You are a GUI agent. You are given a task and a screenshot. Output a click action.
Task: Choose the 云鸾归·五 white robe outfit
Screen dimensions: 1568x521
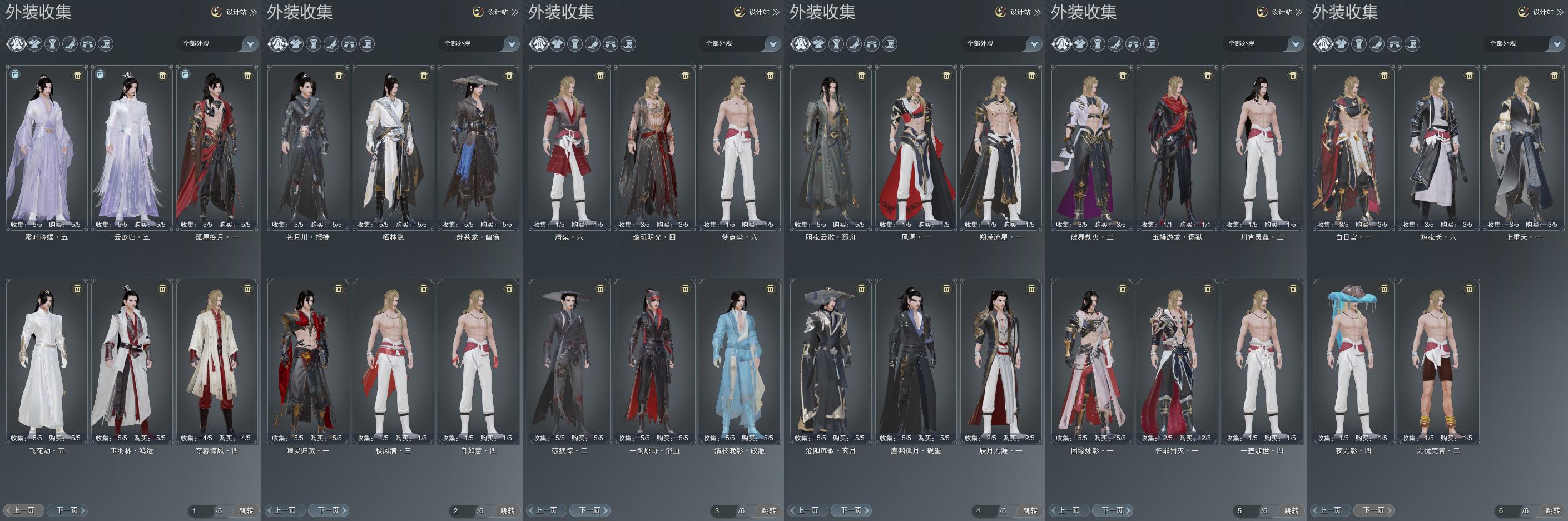tap(131, 146)
